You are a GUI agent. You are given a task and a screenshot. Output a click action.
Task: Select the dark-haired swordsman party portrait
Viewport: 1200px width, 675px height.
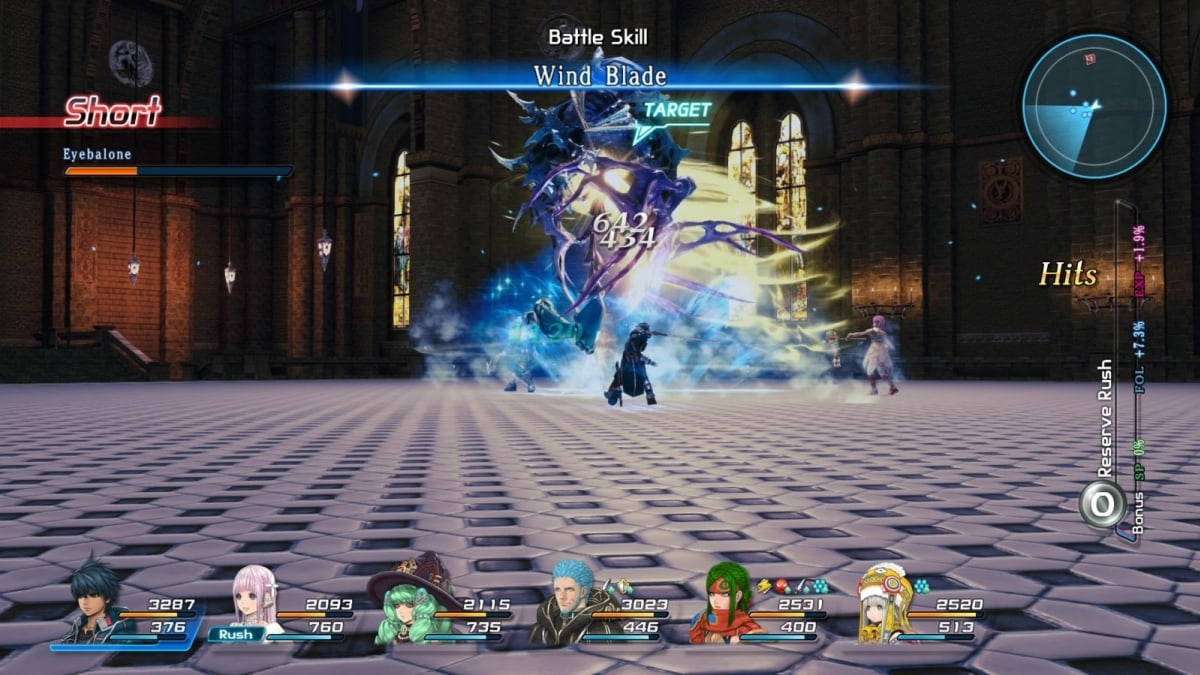point(92,603)
